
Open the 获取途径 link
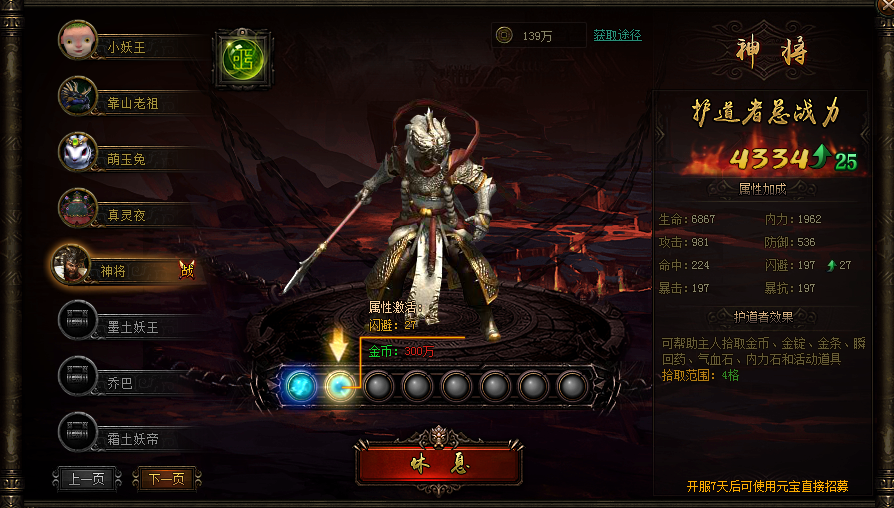point(617,35)
